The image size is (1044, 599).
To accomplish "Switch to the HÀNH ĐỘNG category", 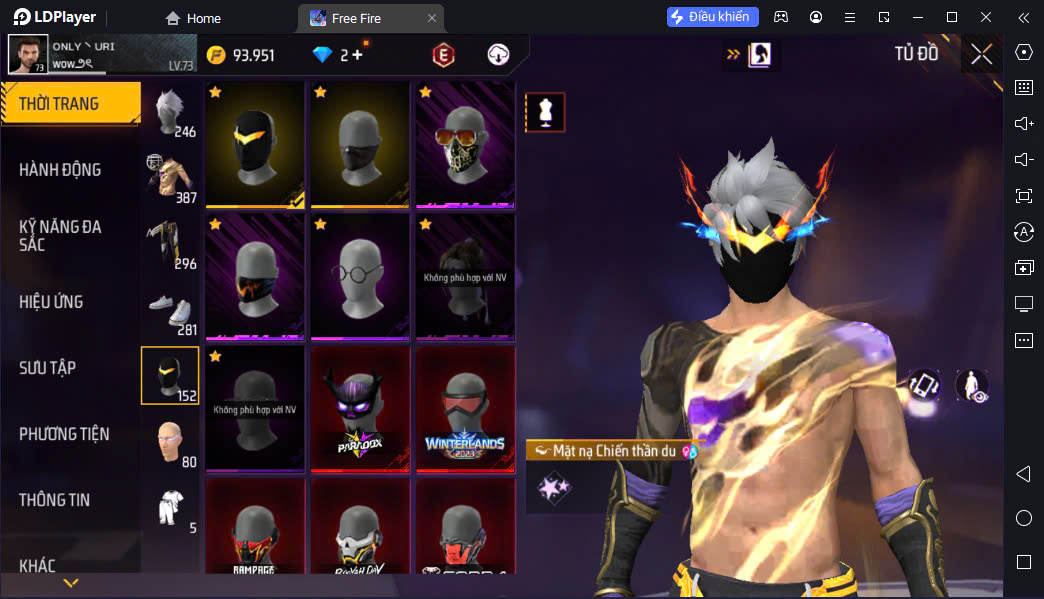I will pos(60,170).
